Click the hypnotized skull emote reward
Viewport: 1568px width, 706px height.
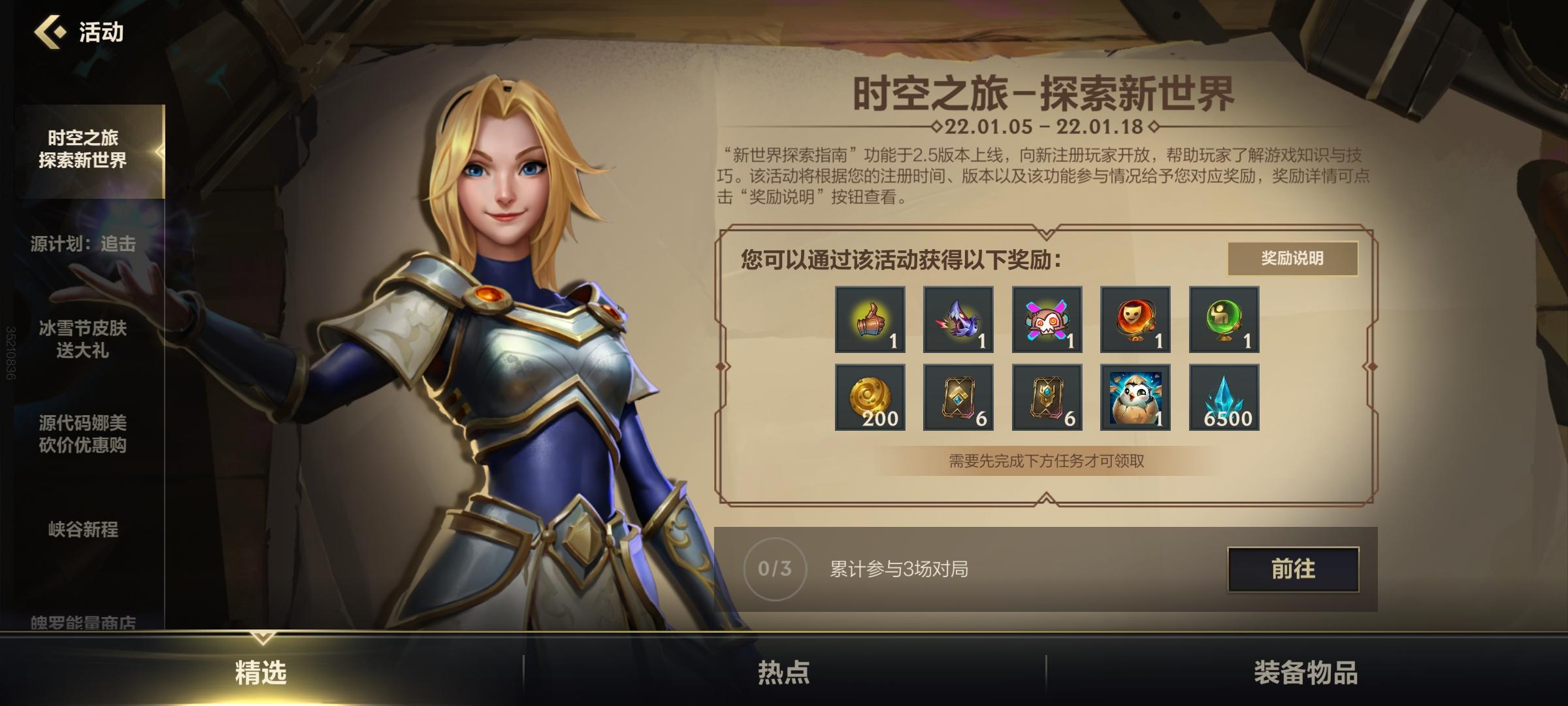(x=1047, y=320)
